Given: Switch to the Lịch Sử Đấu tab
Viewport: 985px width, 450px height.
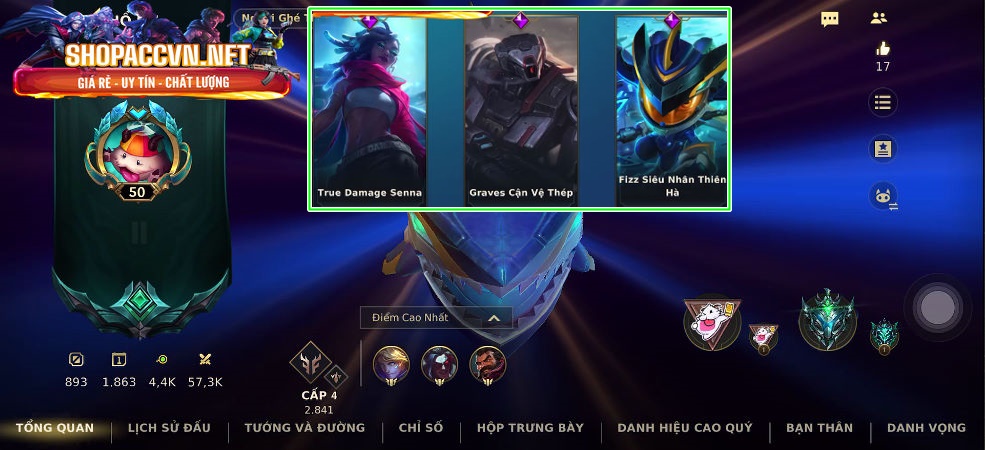Looking at the screenshot, I should click(x=169, y=428).
